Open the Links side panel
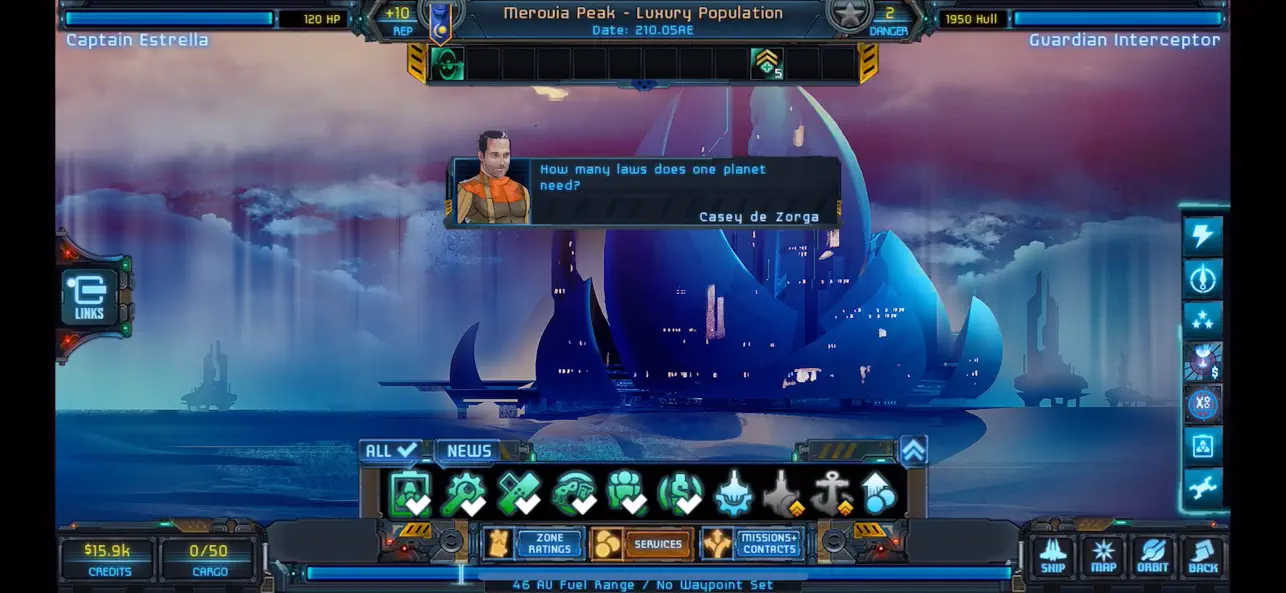The image size is (1286, 593). pos(89,298)
